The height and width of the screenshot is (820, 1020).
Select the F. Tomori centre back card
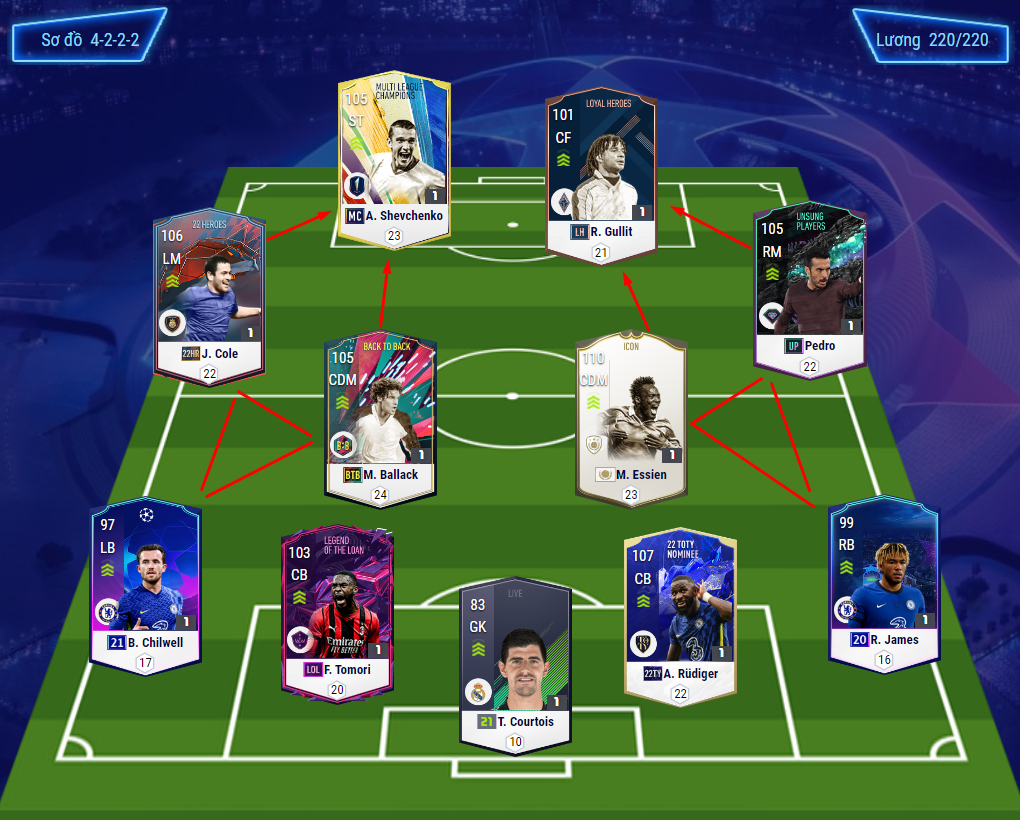(336, 610)
